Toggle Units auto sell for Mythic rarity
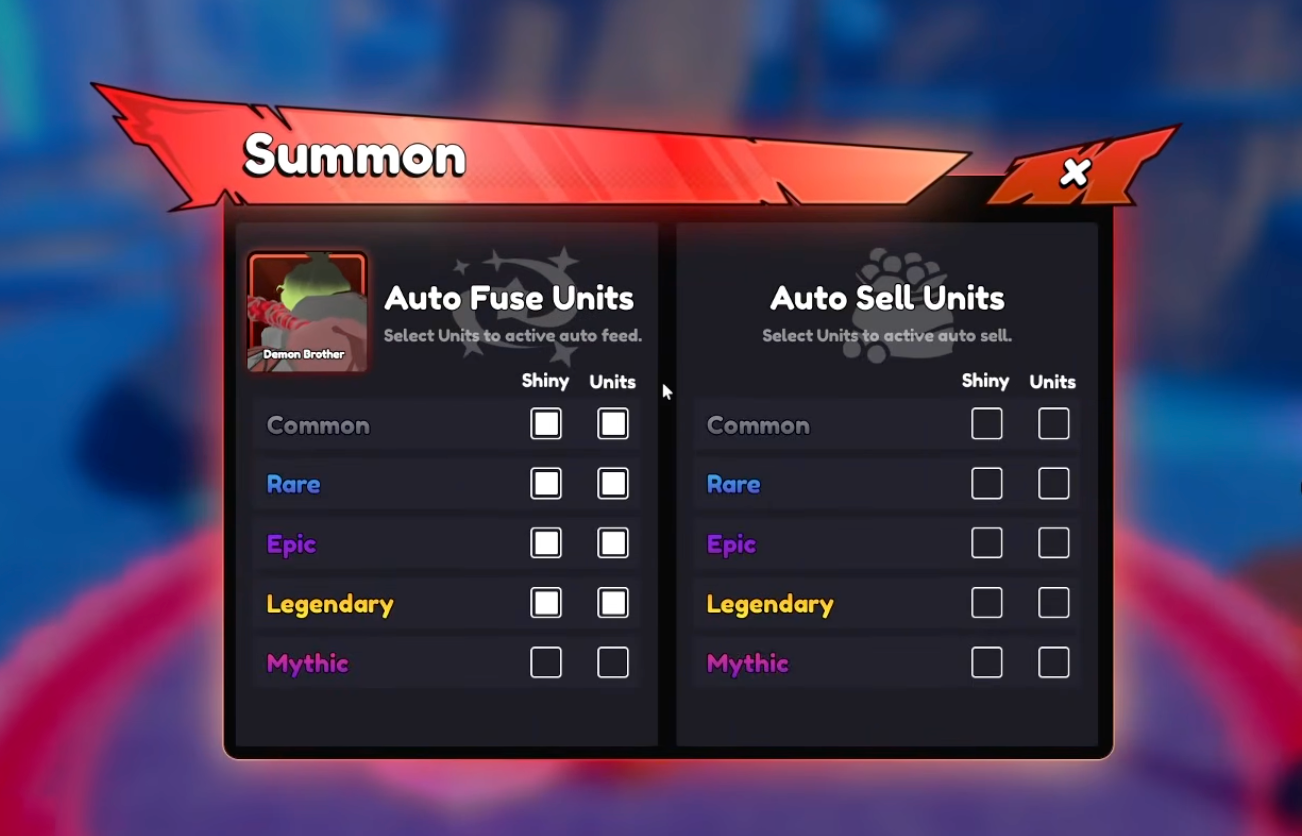The height and width of the screenshot is (836, 1302). [x=1052, y=662]
